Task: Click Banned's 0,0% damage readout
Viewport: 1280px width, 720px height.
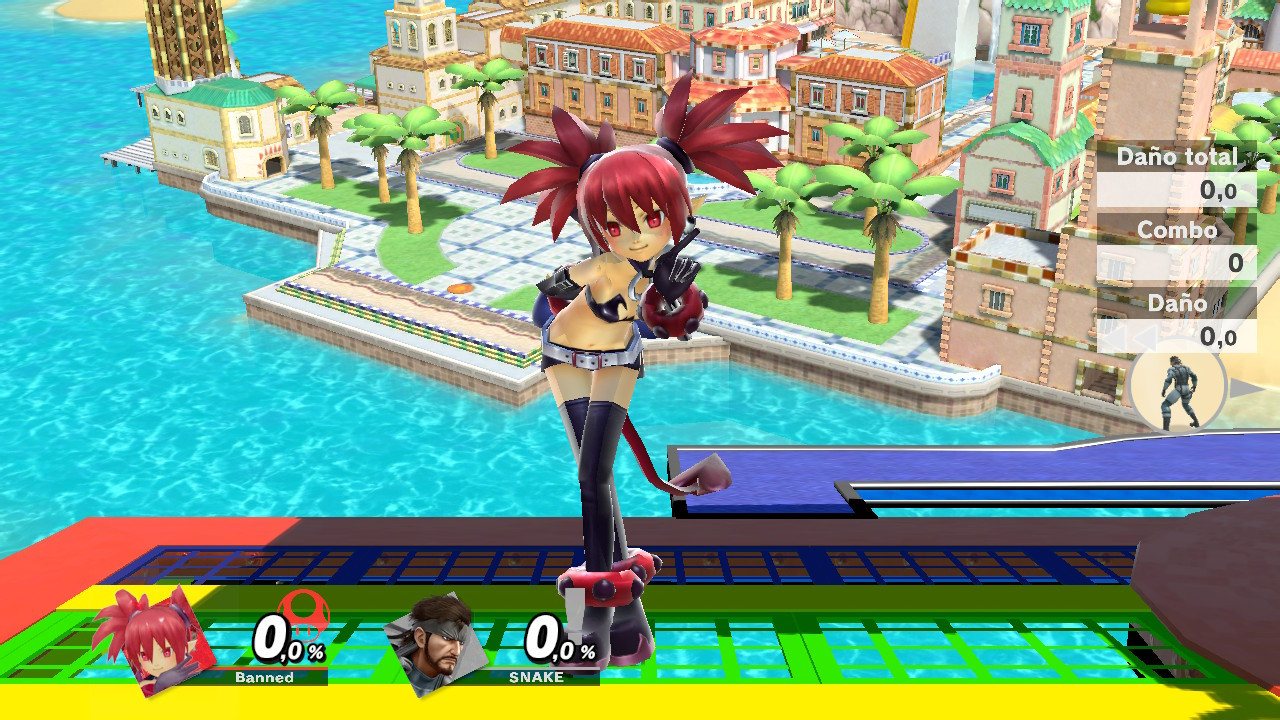Action: (285, 640)
